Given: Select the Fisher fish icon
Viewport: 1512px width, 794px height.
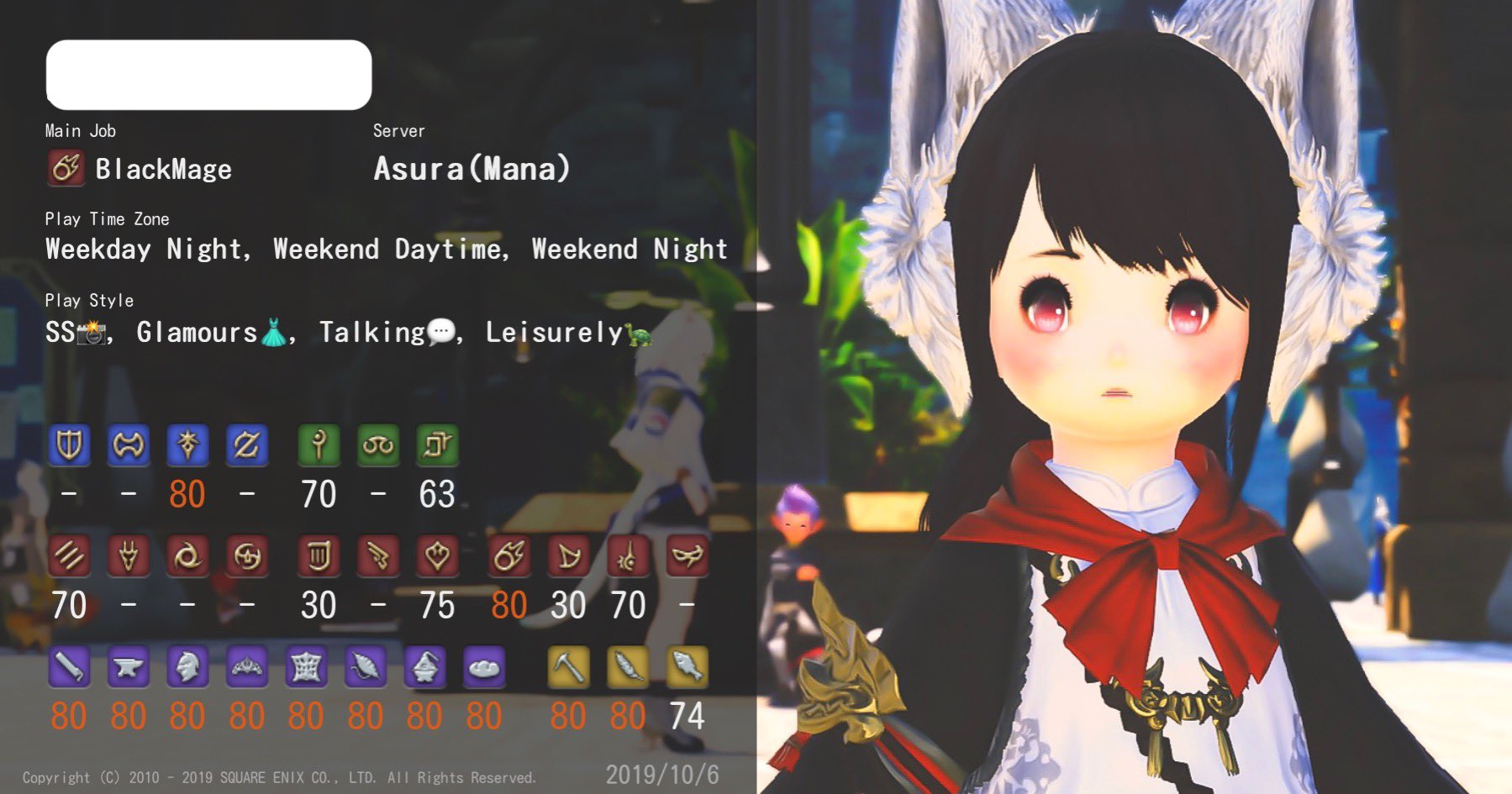Looking at the screenshot, I should pos(687,668).
